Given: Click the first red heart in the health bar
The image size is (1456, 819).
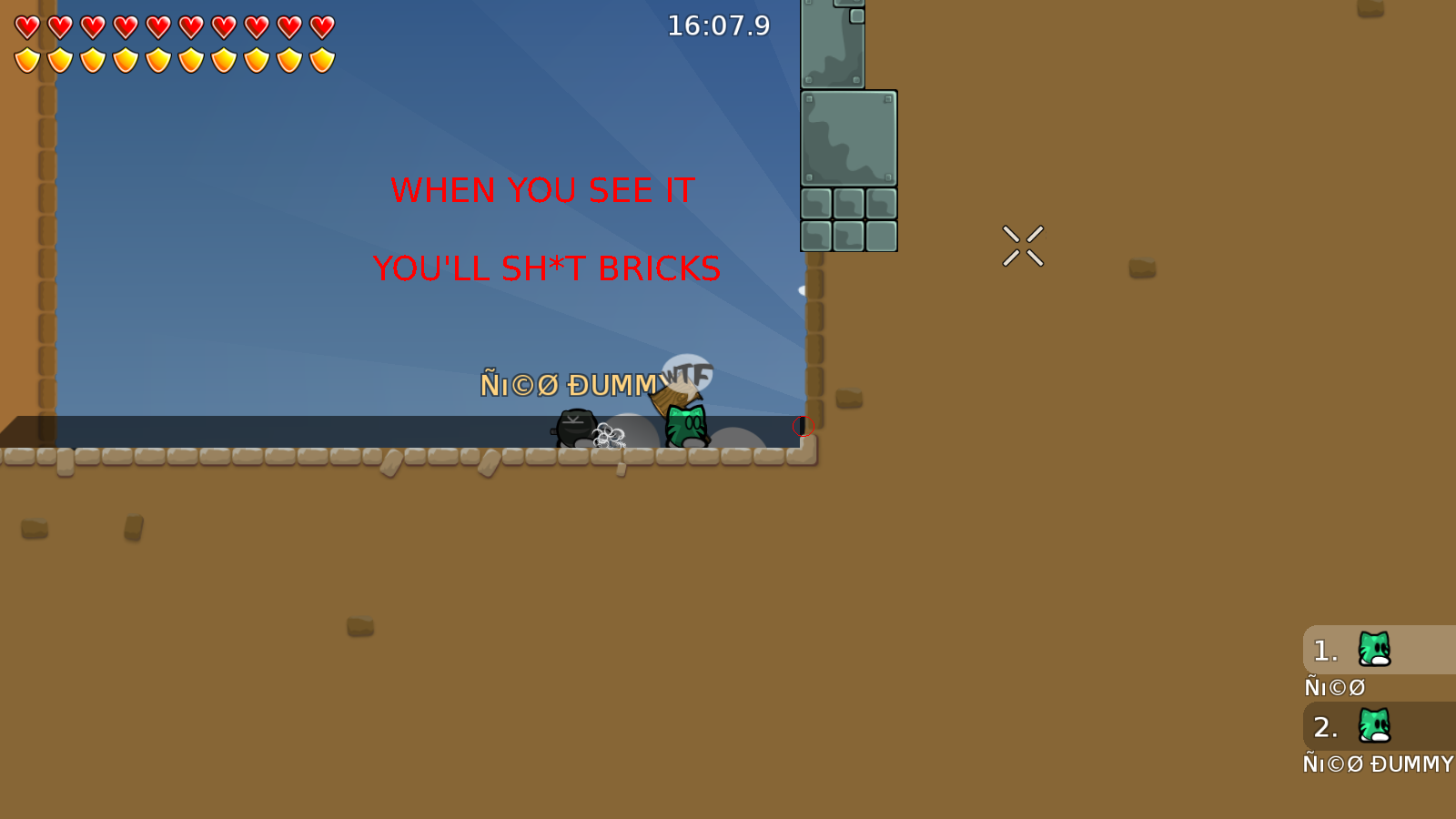Looking at the screenshot, I should tap(25, 27).
